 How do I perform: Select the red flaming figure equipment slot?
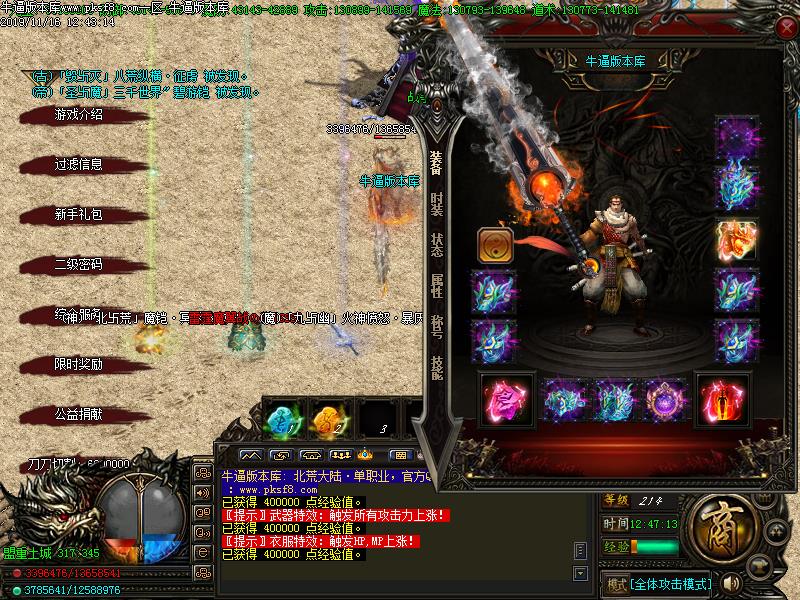pos(718,400)
